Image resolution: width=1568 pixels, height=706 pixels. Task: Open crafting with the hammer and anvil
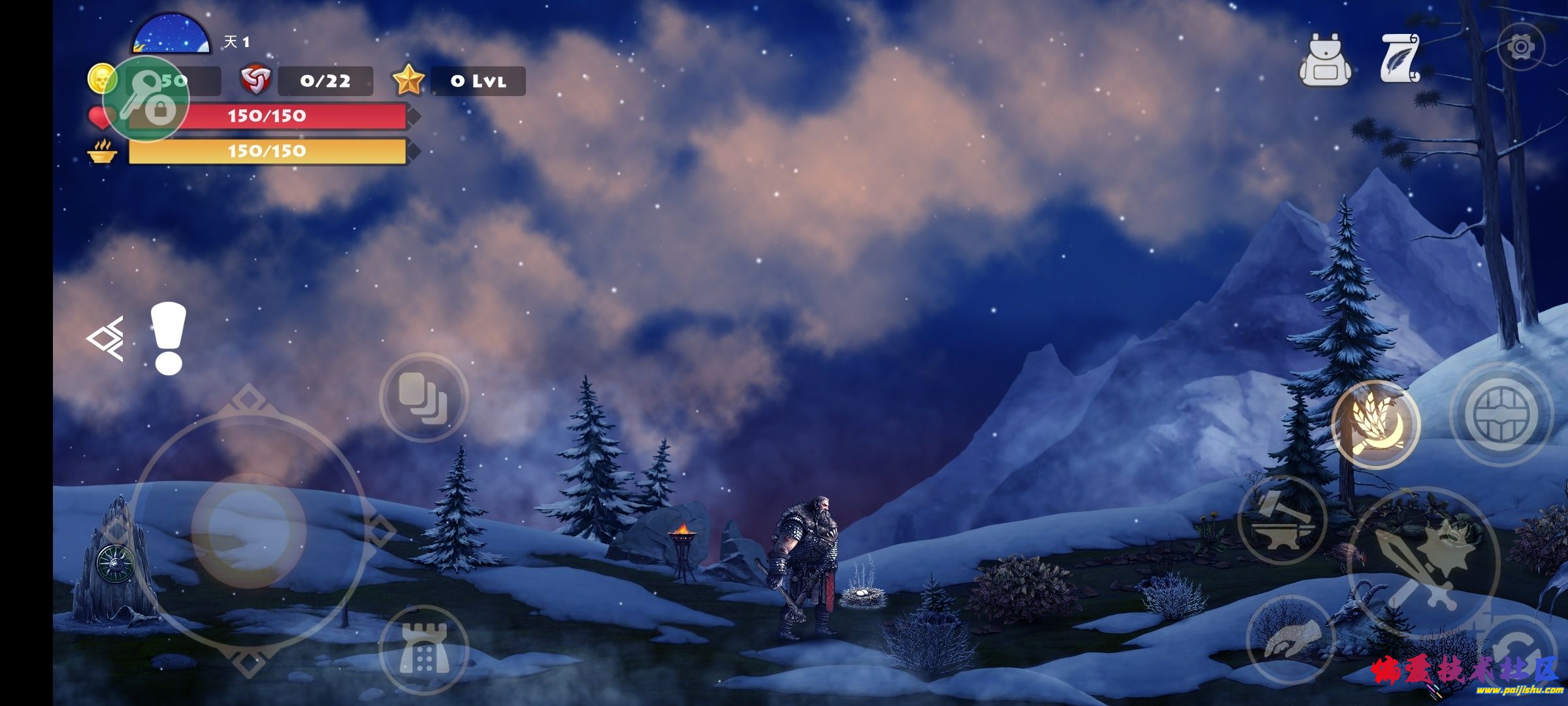click(1282, 521)
